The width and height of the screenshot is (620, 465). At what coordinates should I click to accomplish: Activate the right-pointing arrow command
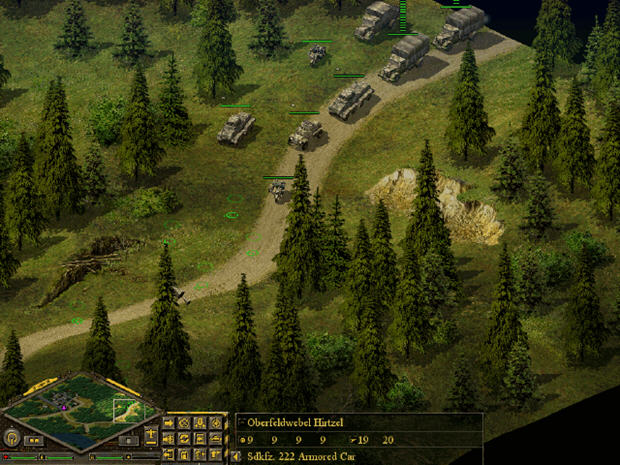tap(168, 422)
